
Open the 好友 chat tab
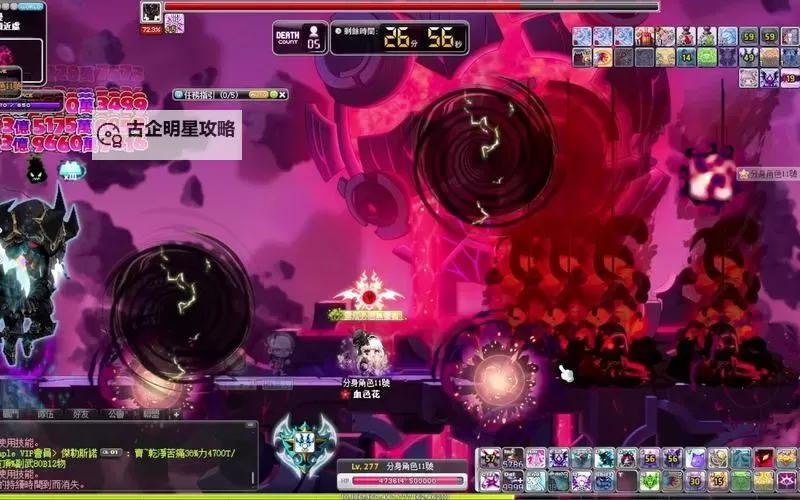click(81, 413)
